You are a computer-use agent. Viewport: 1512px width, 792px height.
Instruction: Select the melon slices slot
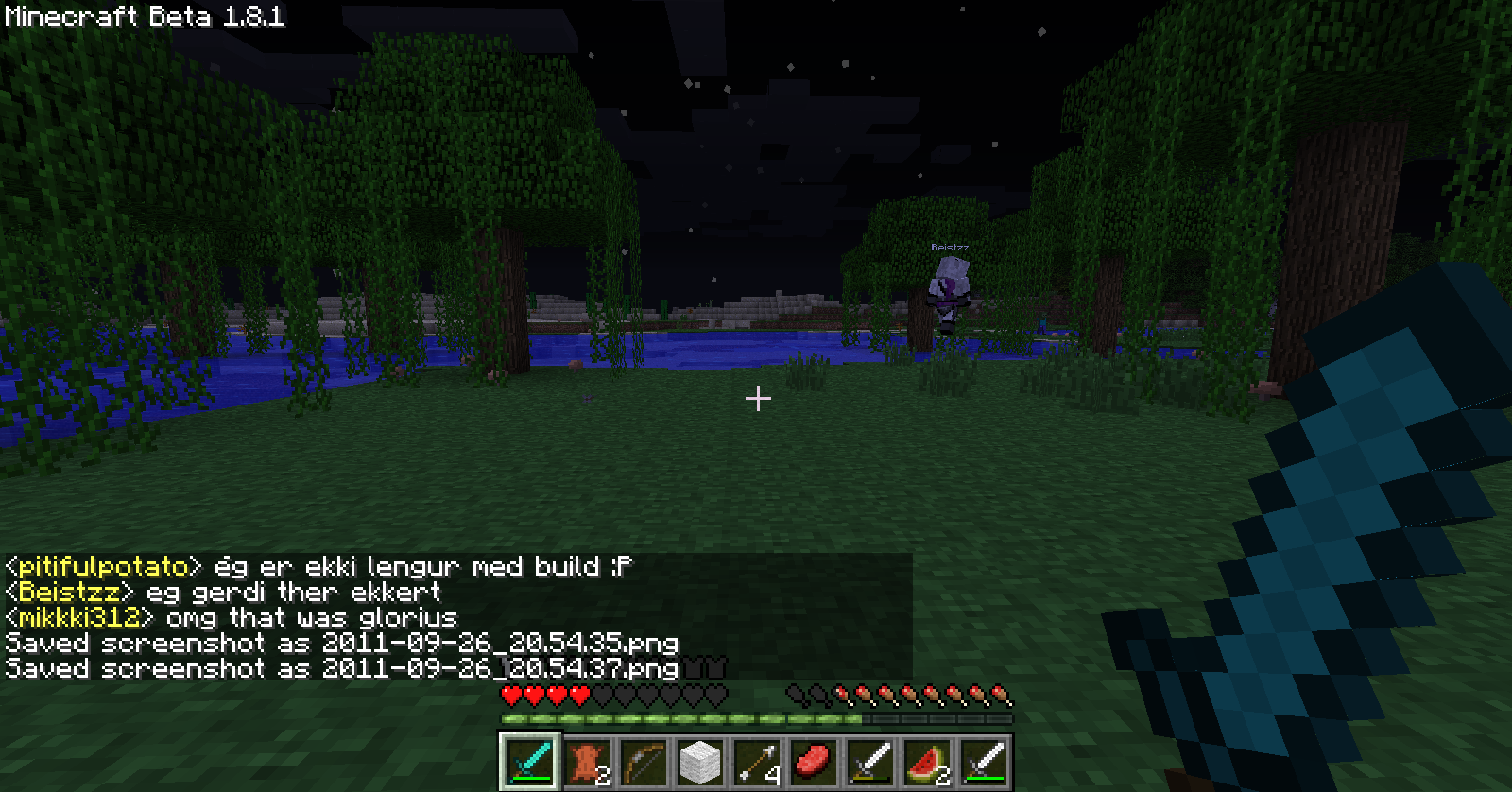click(927, 761)
